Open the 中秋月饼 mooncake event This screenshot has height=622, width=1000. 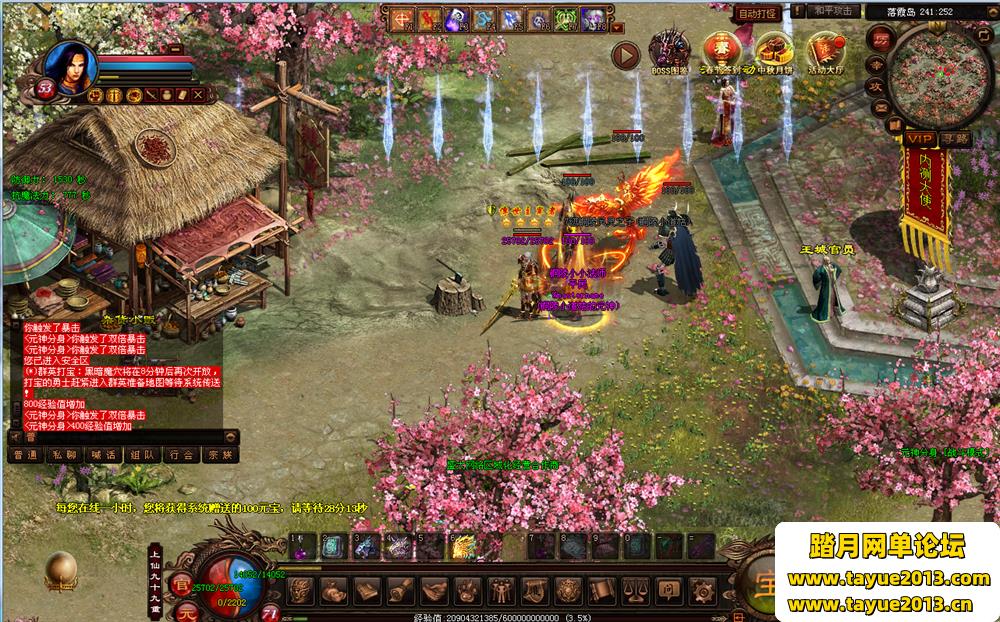(x=774, y=50)
